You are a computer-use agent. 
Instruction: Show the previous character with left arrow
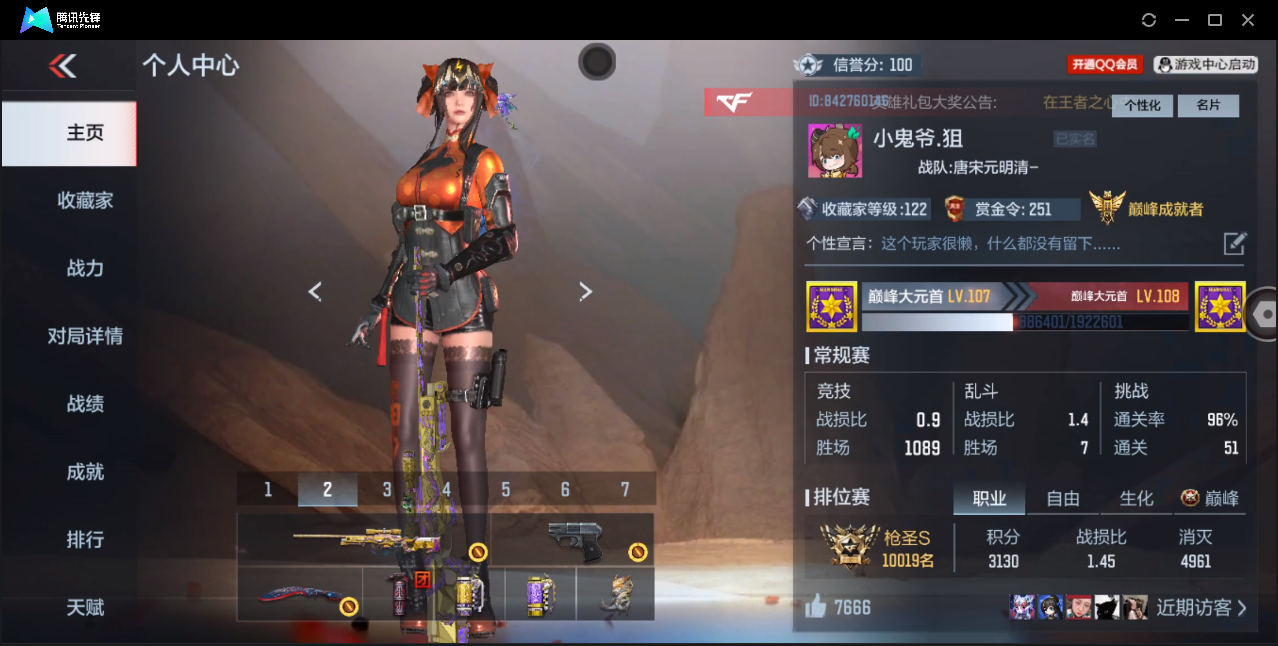point(315,291)
